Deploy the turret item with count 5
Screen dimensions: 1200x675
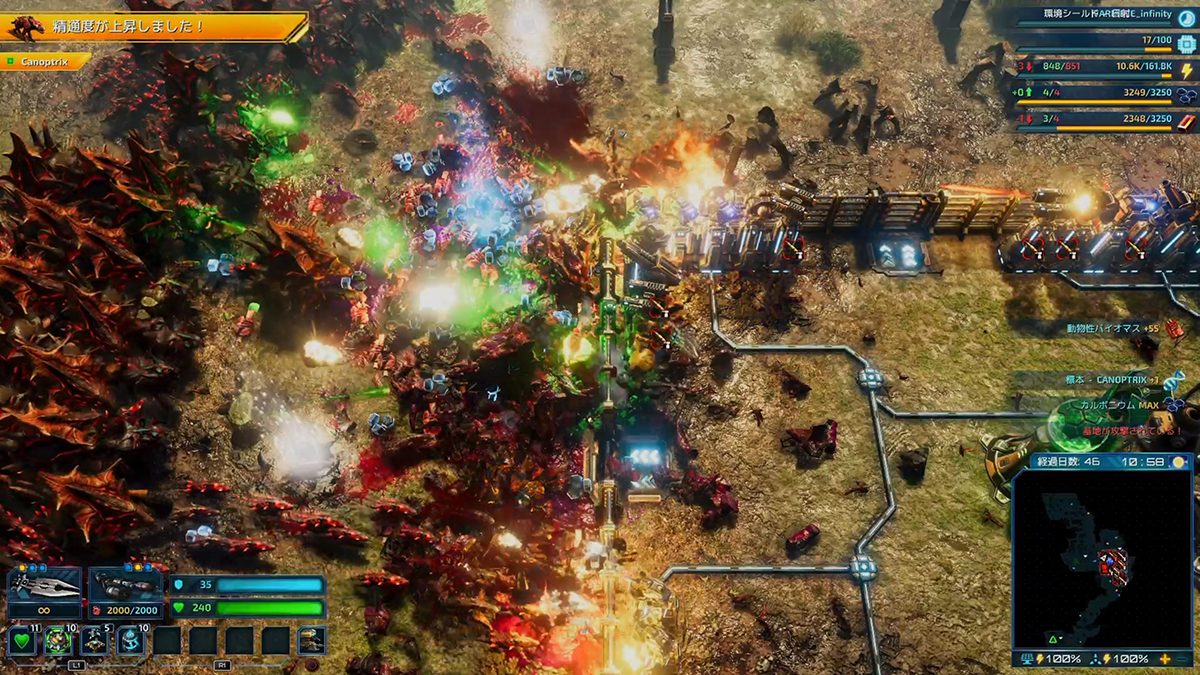(94, 640)
